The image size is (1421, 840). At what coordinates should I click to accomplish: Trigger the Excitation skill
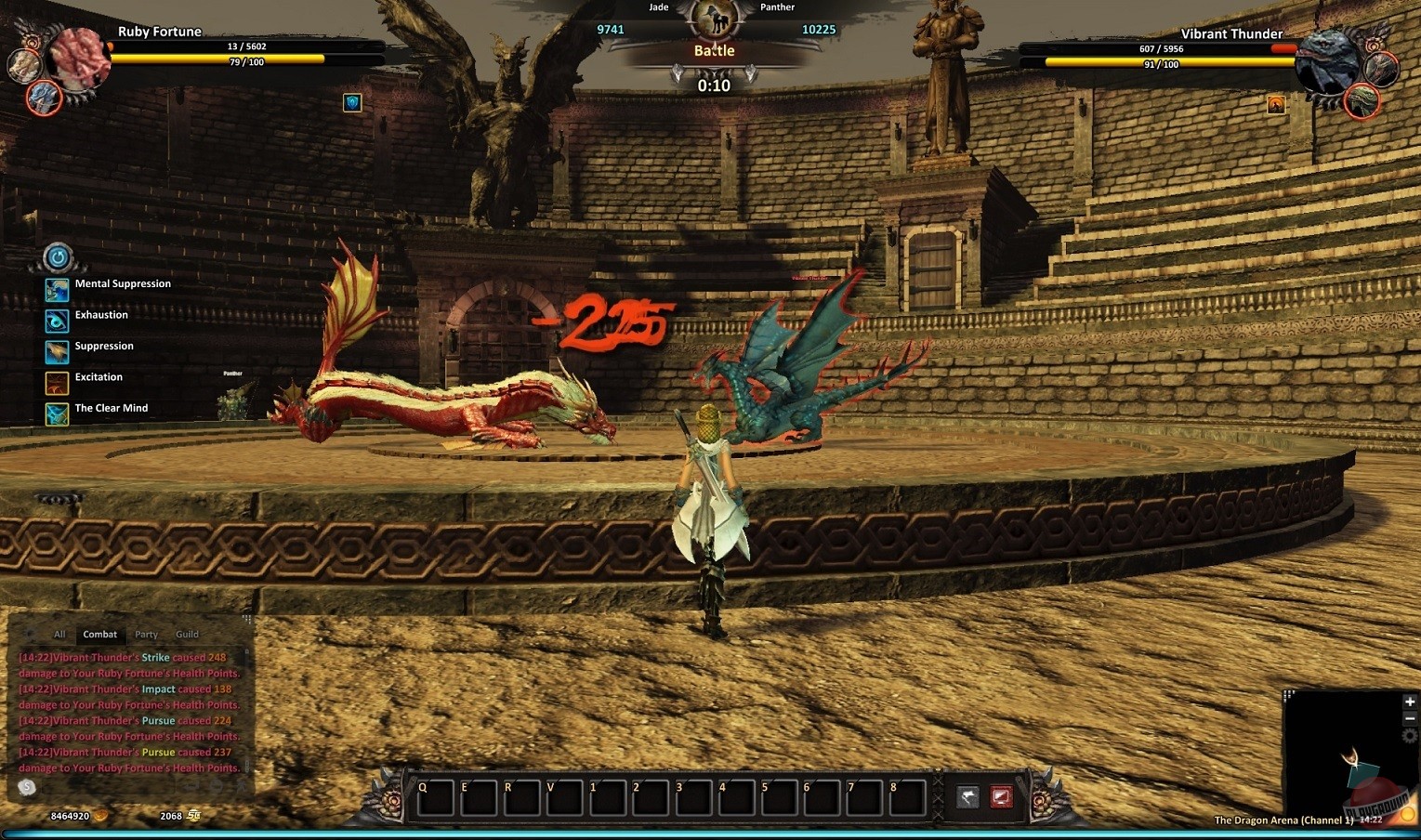point(57,383)
